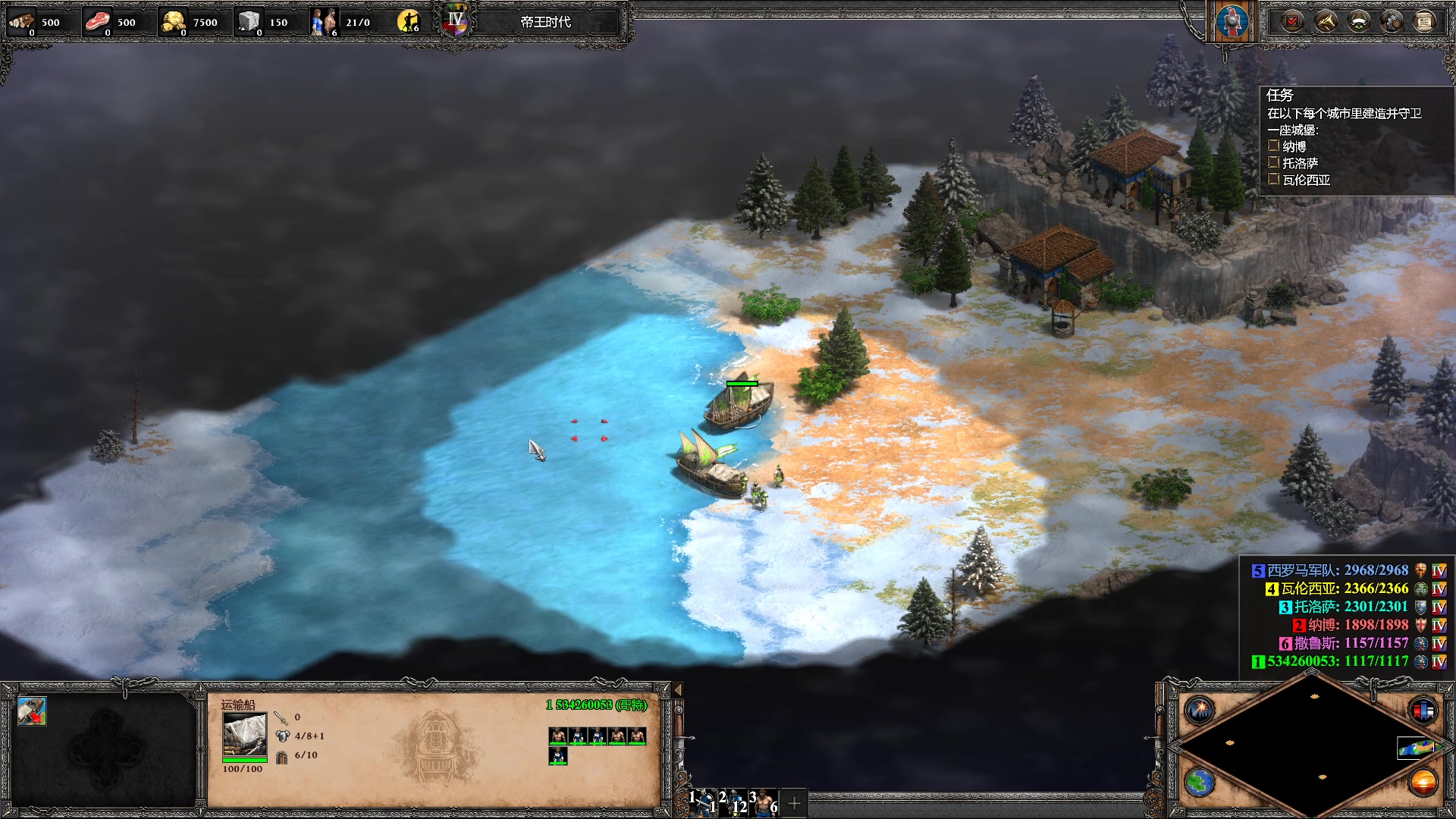The image size is (1456, 819).
Task: Collapse the unit panel with arrow
Action: [678, 690]
